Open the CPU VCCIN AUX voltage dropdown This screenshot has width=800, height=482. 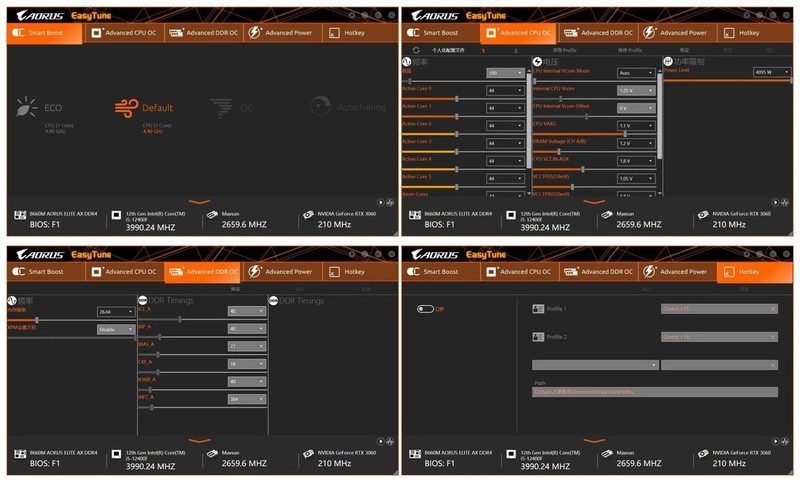pos(636,161)
